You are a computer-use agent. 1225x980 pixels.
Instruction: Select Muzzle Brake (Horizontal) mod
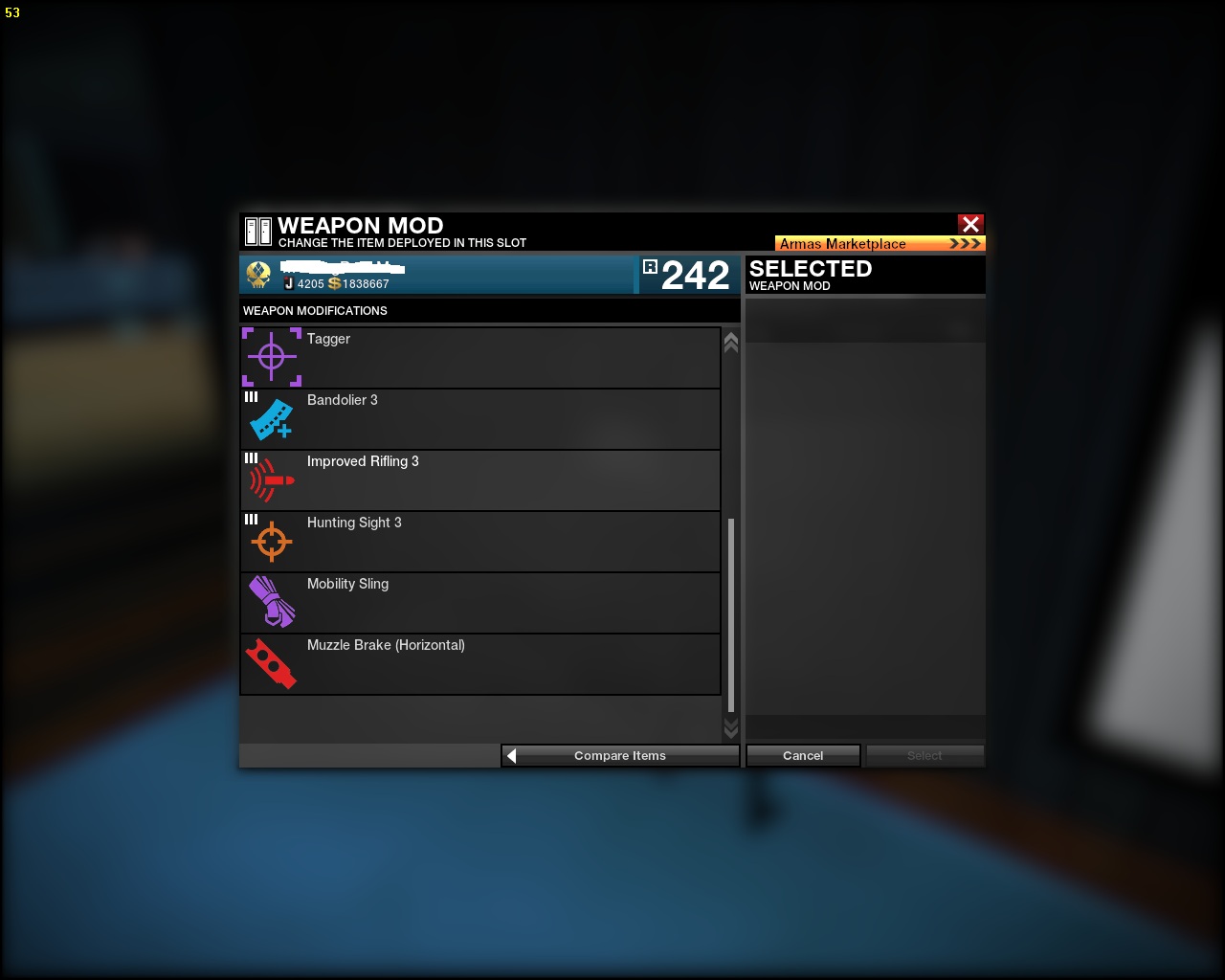[x=479, y=663]
